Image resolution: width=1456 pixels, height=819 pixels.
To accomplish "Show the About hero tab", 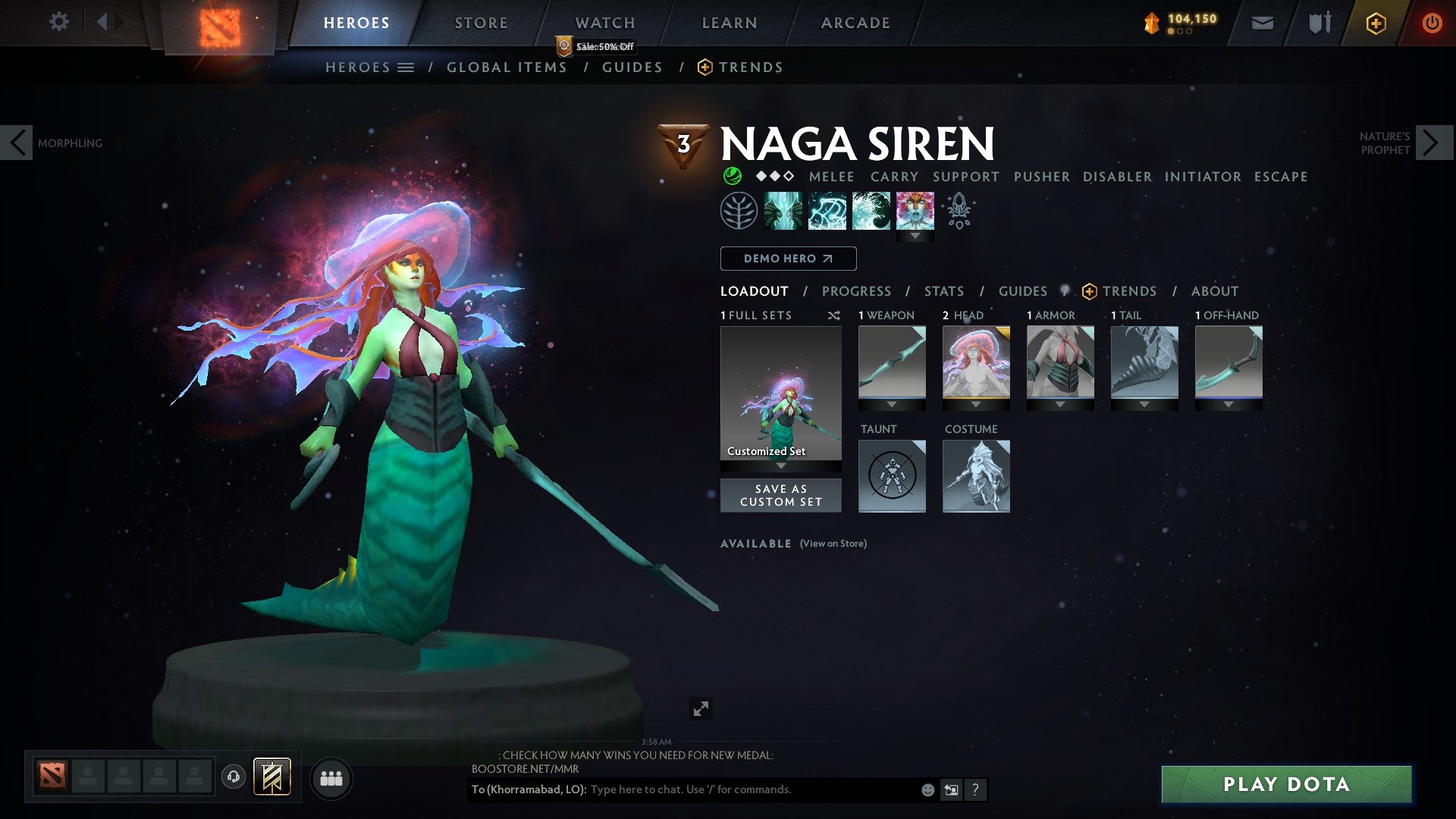I will pyautogui.click(x=1214, y=291).
